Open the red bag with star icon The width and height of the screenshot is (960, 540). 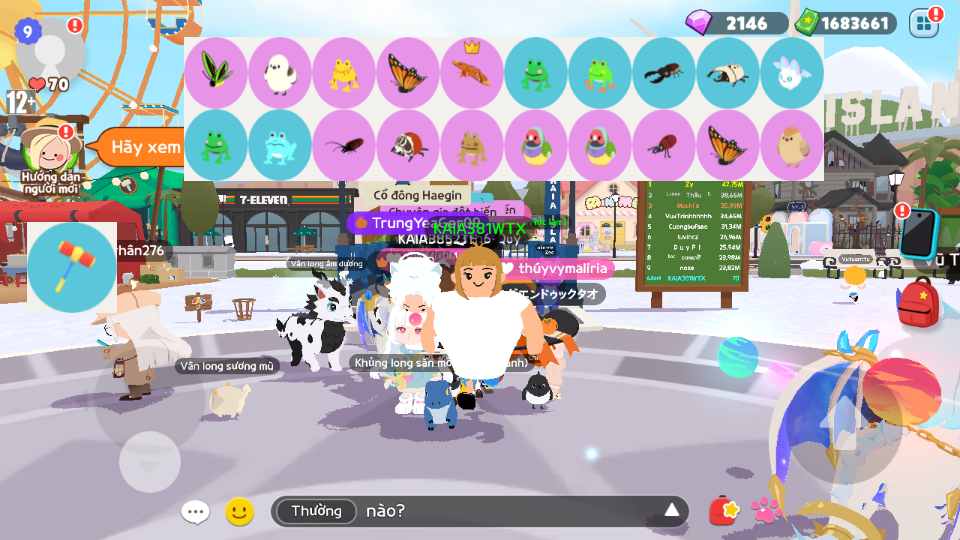[x=723, y=511]
